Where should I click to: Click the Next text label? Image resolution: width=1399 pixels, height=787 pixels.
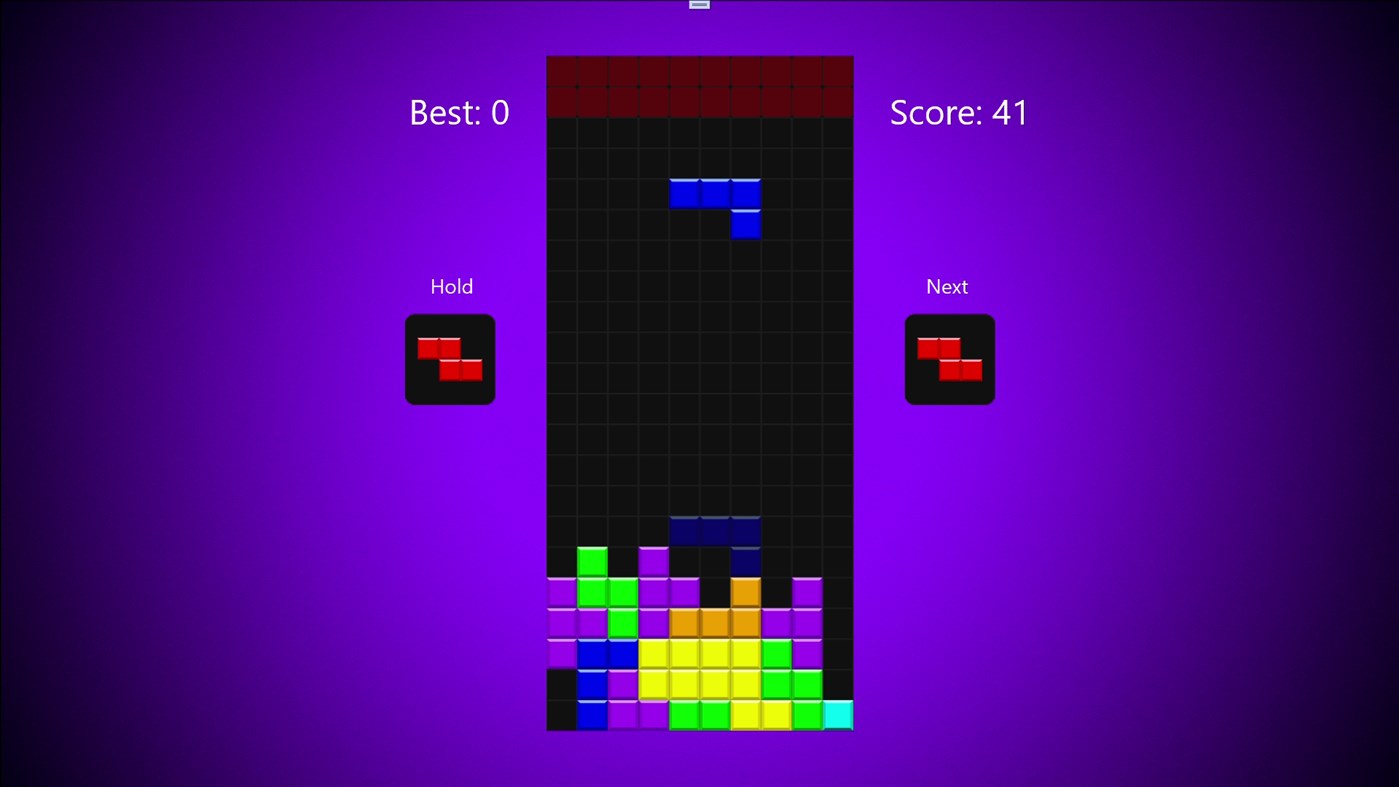946,286
